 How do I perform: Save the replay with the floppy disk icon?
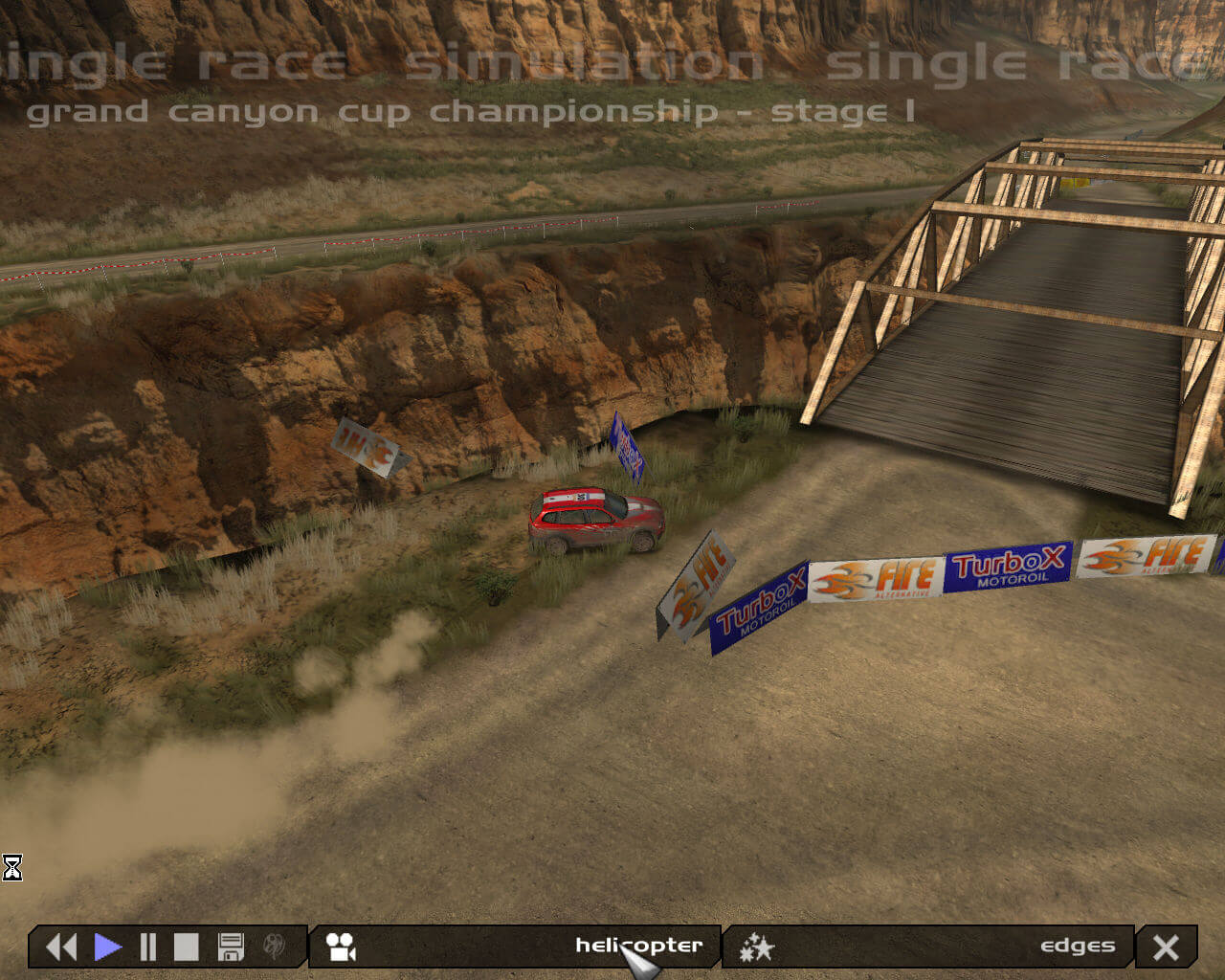pos(231,947)
